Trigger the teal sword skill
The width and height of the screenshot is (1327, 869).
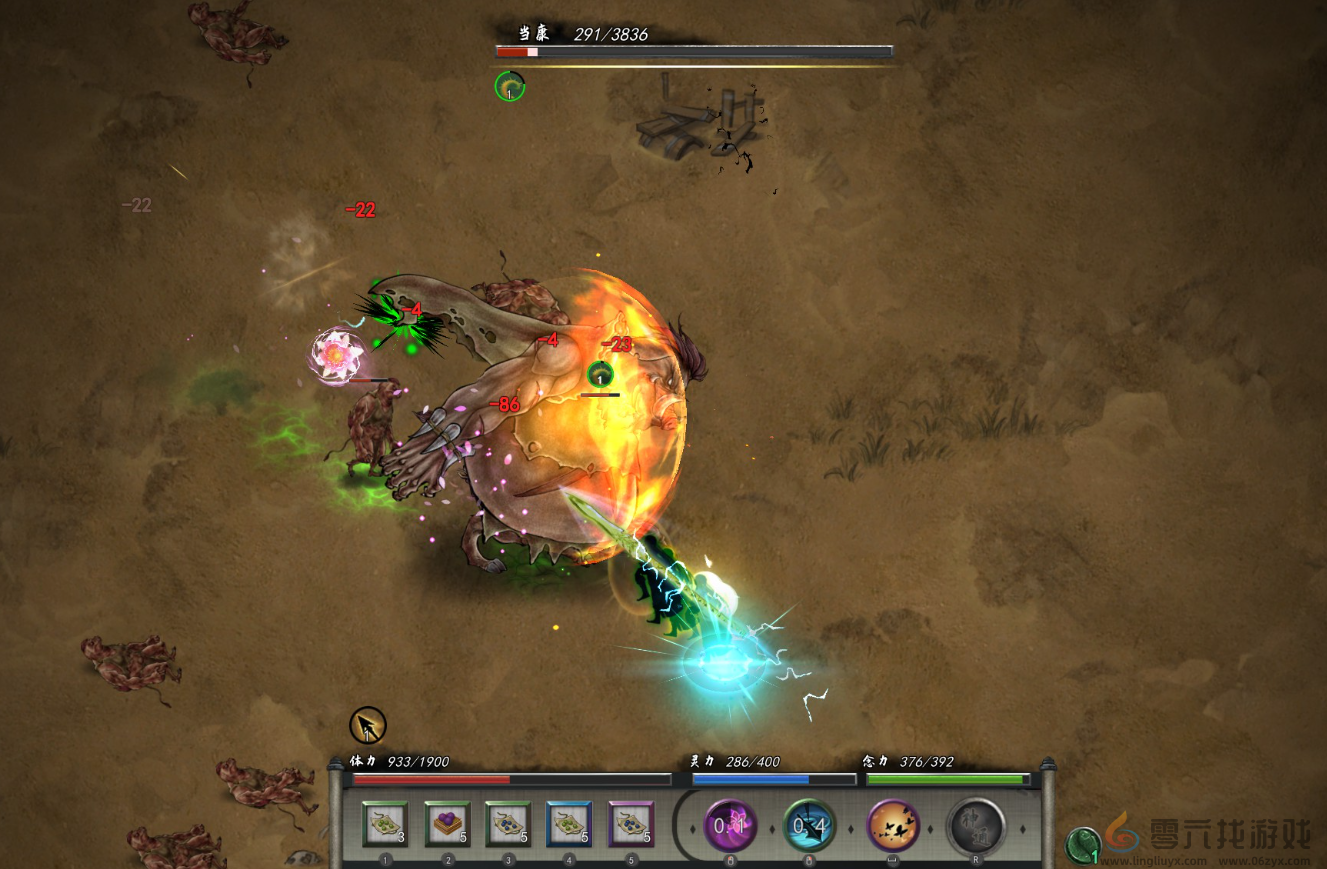point(809,826)
